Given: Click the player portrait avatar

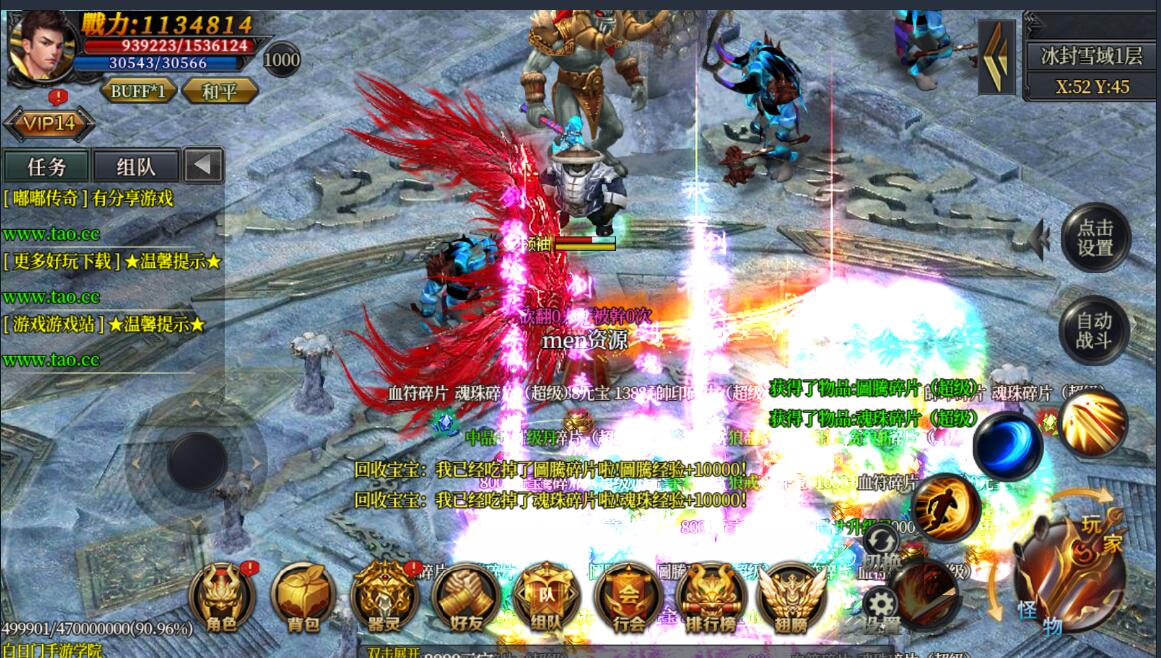Looking at the screenshot, I should pyautogui.click(x=41, y=44).
